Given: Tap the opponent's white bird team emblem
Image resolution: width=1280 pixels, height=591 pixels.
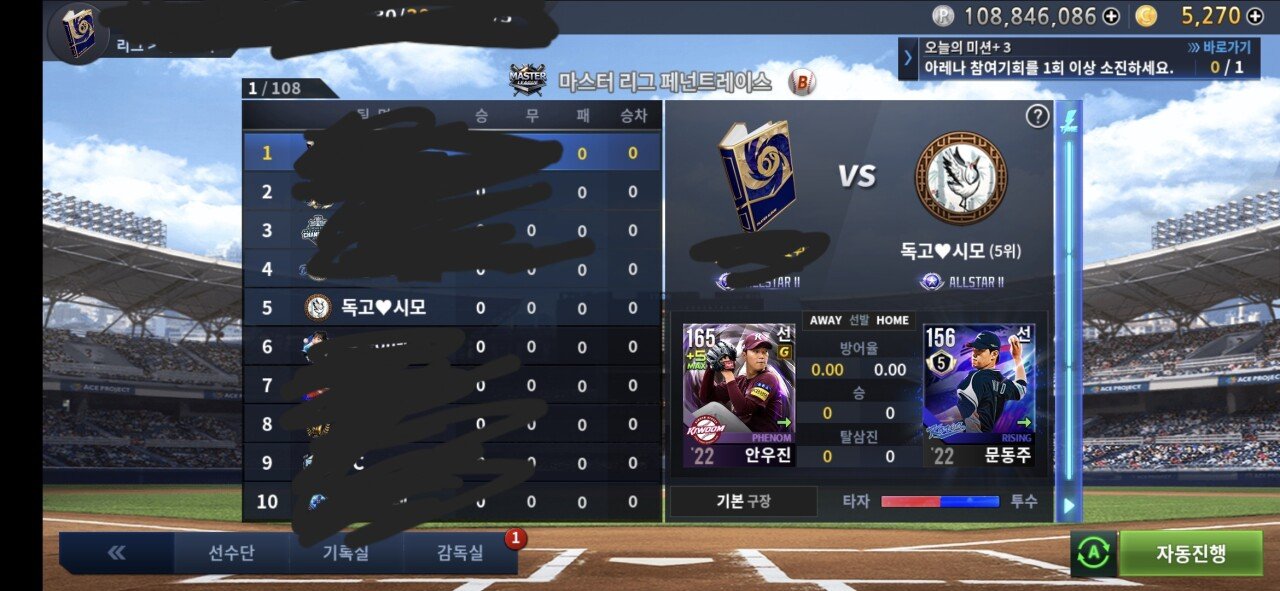Looking at the screenshot, I should [x=961, y=179].
